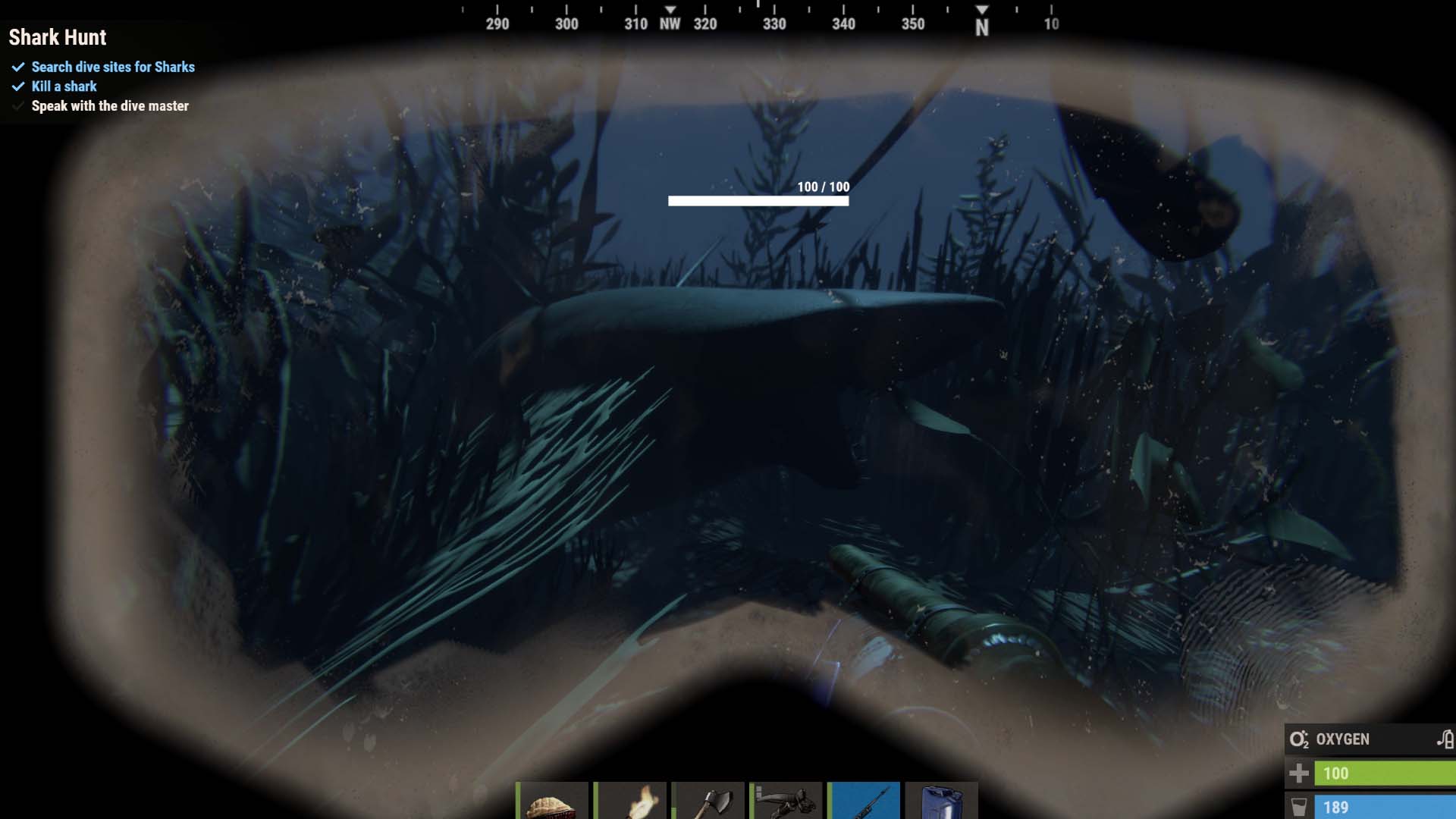The height and width of the screenshot is (819, 1456).
Task: Click the shark's 100/100 health bar
Action: point(758,200)
